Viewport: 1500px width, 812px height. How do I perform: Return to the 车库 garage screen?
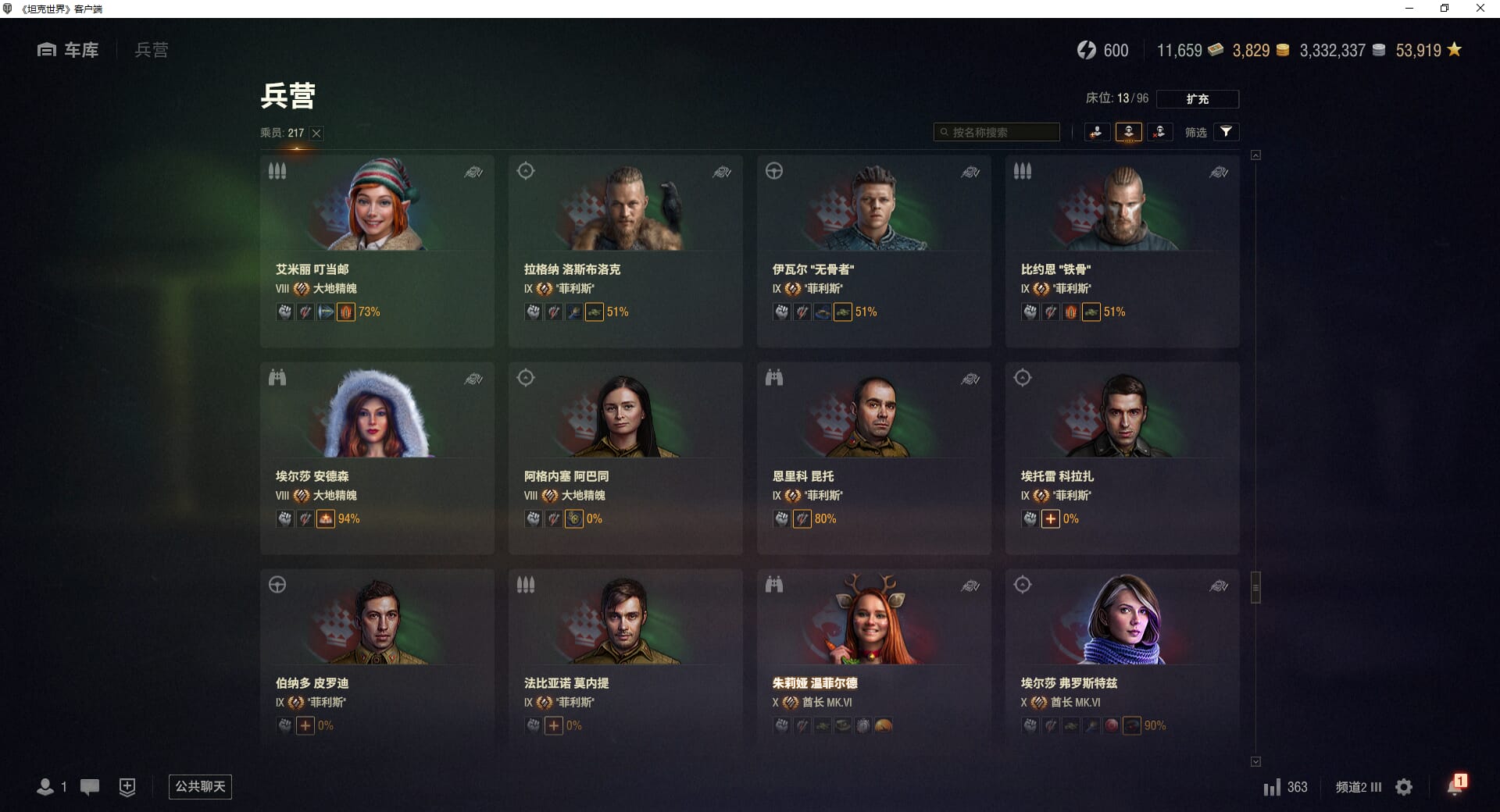tap(69, 50)
